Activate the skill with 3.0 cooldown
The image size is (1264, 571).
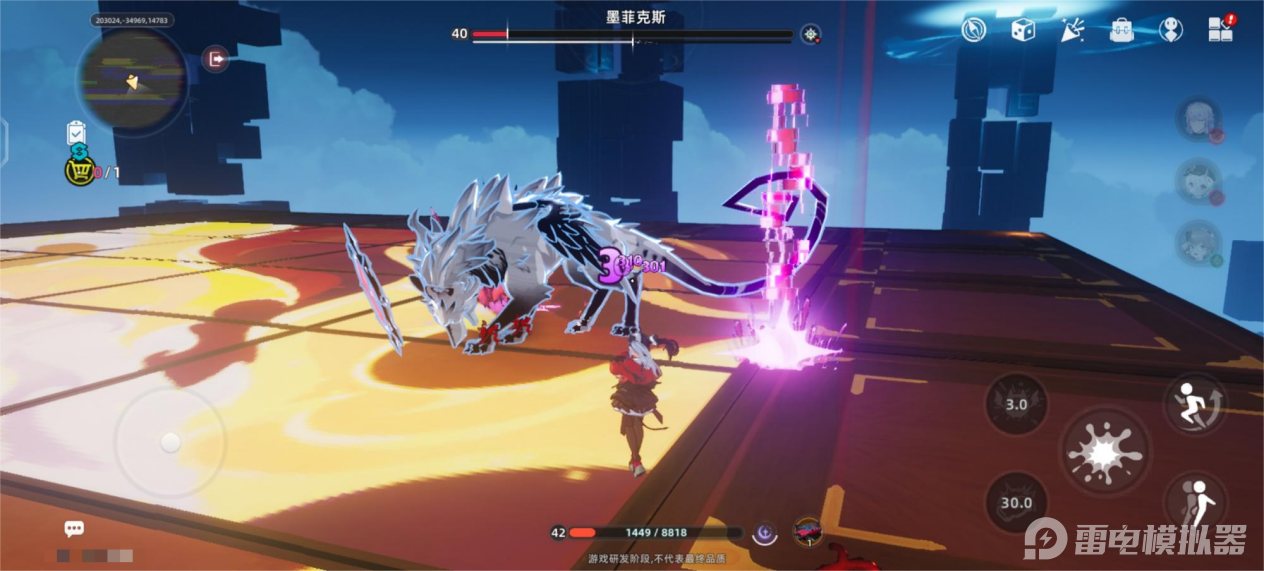[x=1016, y=404]
